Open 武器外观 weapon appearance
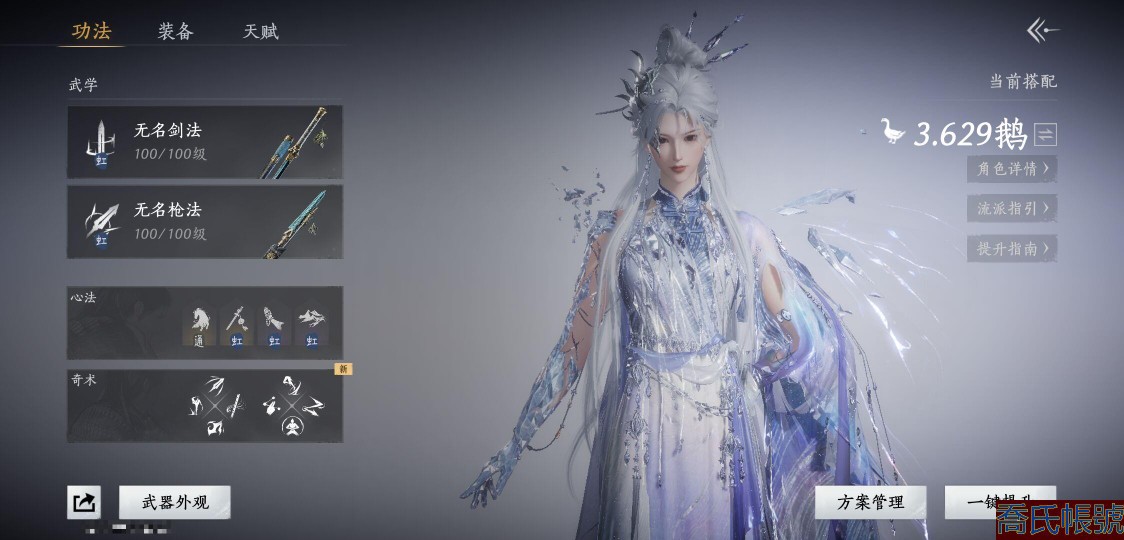The image size is (1124, 540). tap(175, 502)
